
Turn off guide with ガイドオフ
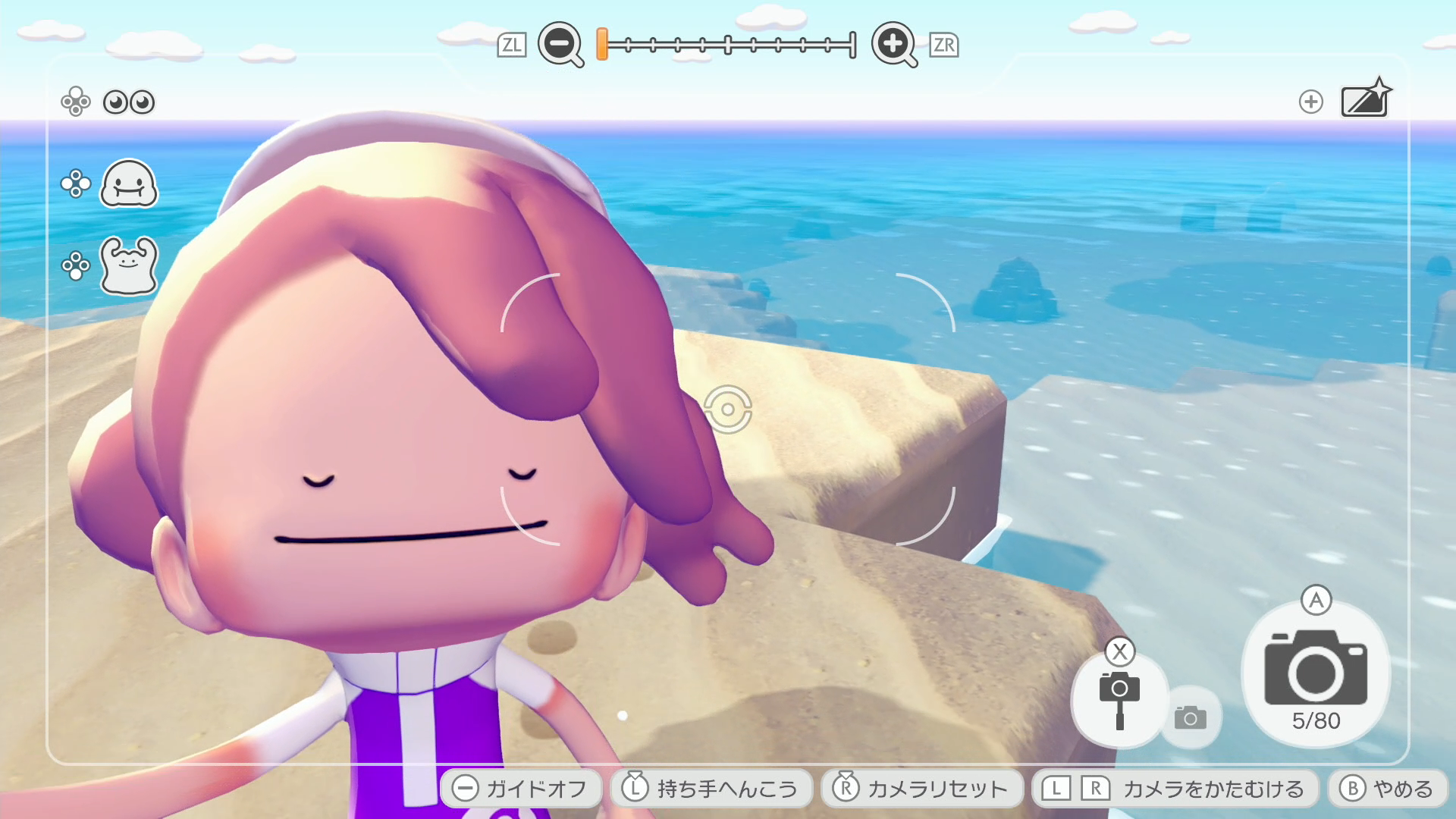point(521,789)
